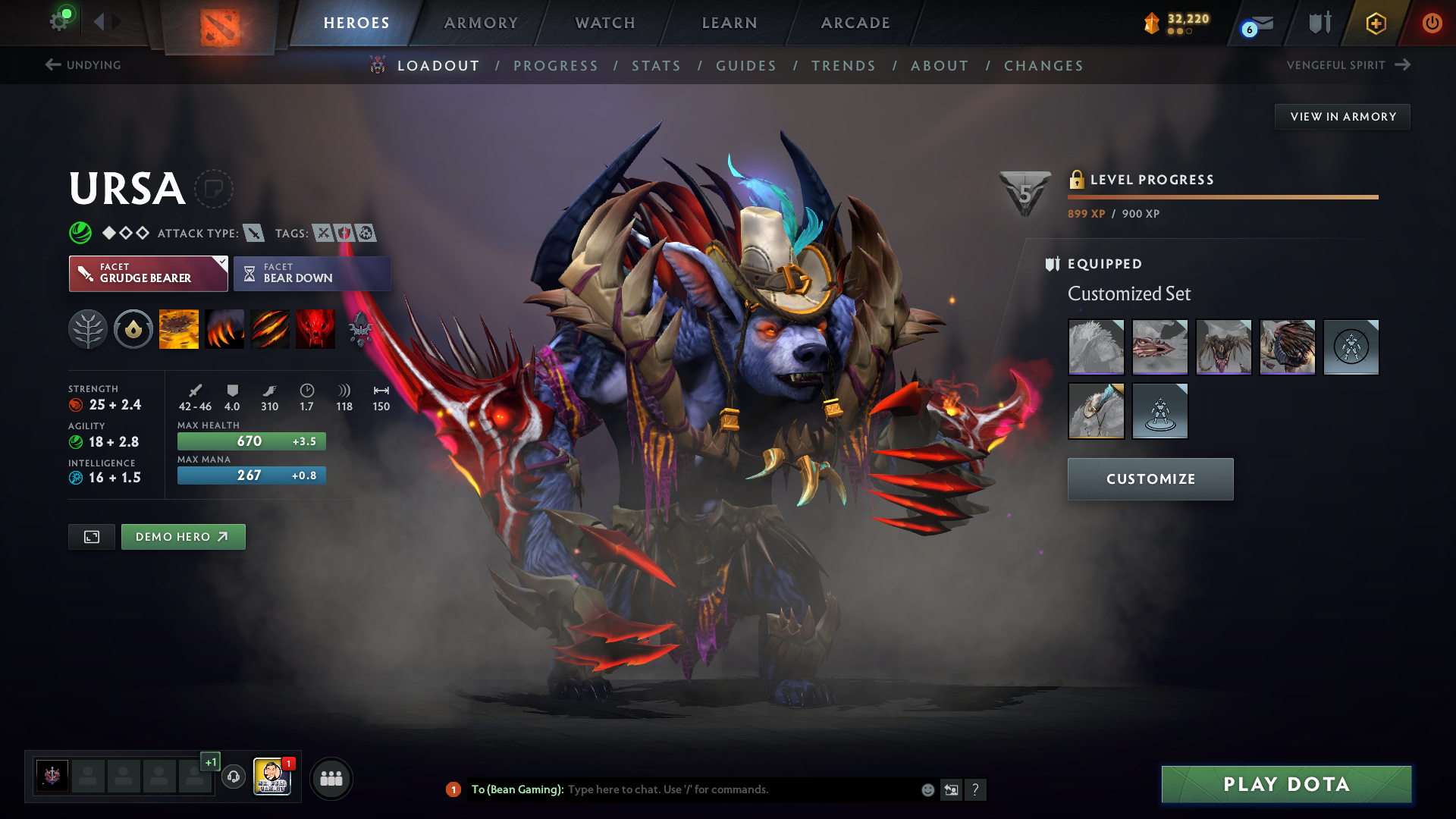Select the Earthshock ability icon

click(x=179, y=329)
